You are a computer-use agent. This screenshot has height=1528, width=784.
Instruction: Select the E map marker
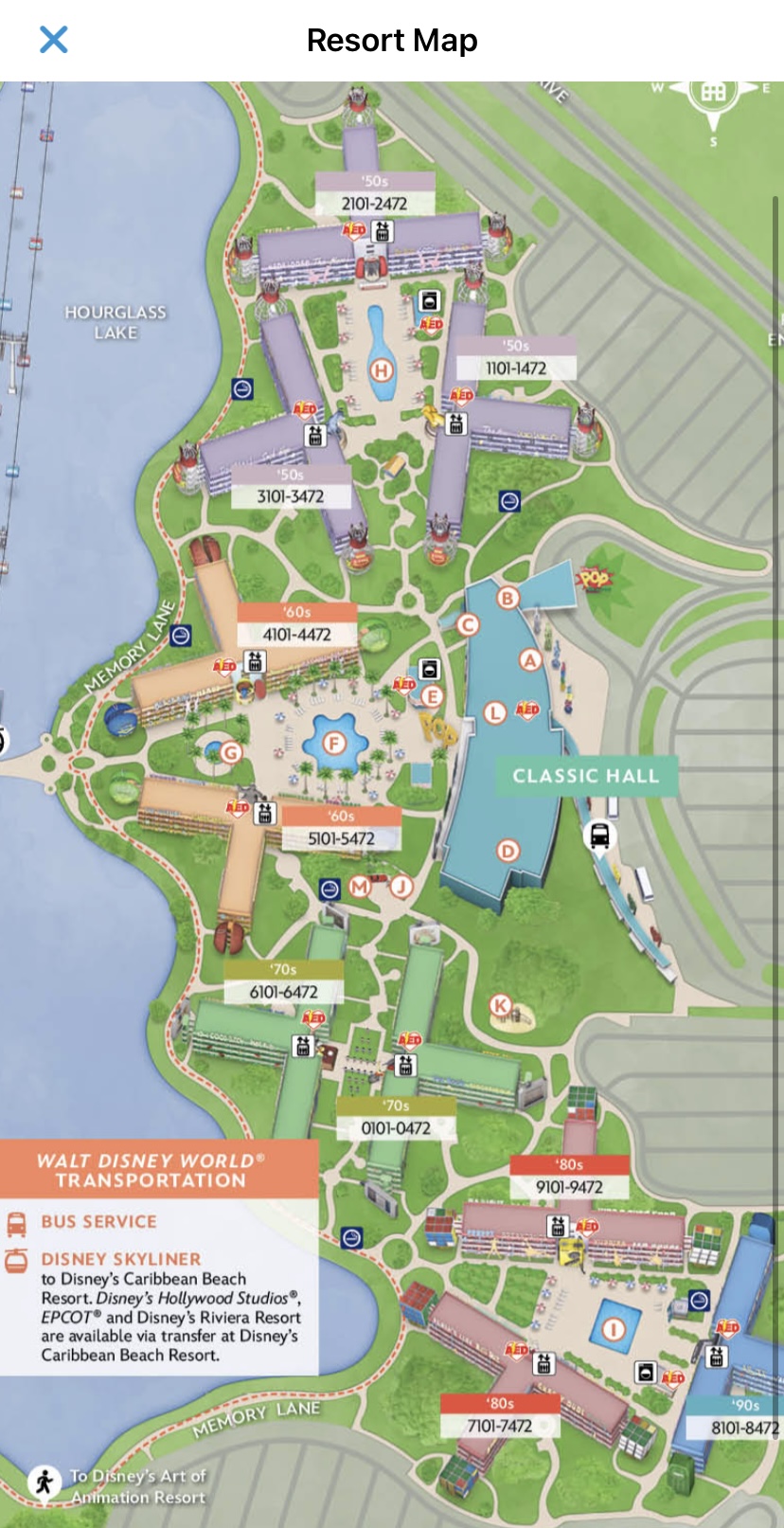432,697
